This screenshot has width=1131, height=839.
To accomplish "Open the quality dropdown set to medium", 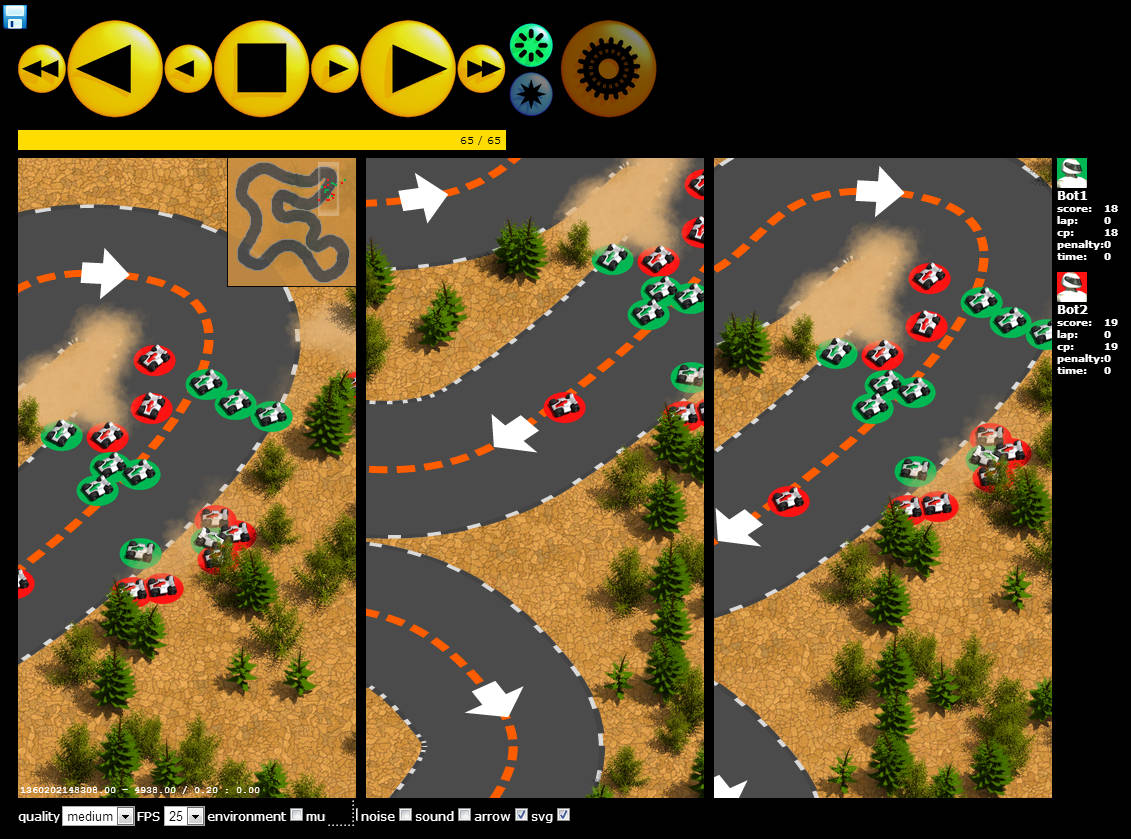I will coord(98,816).
